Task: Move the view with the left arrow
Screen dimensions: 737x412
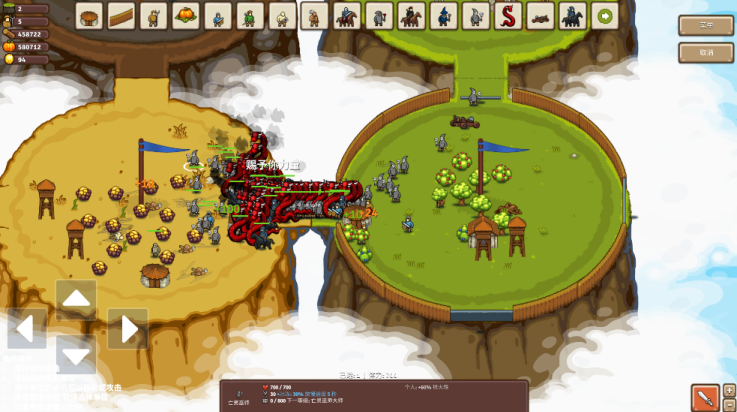Action: [28, 328]
